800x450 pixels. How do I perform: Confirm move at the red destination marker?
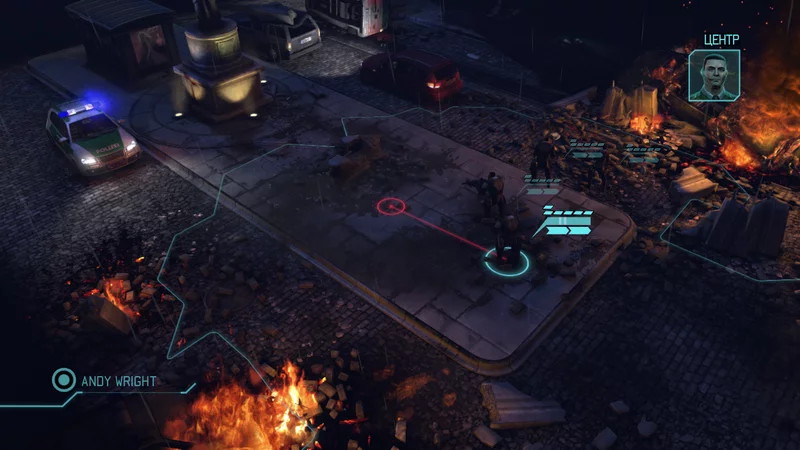point(391,207)
